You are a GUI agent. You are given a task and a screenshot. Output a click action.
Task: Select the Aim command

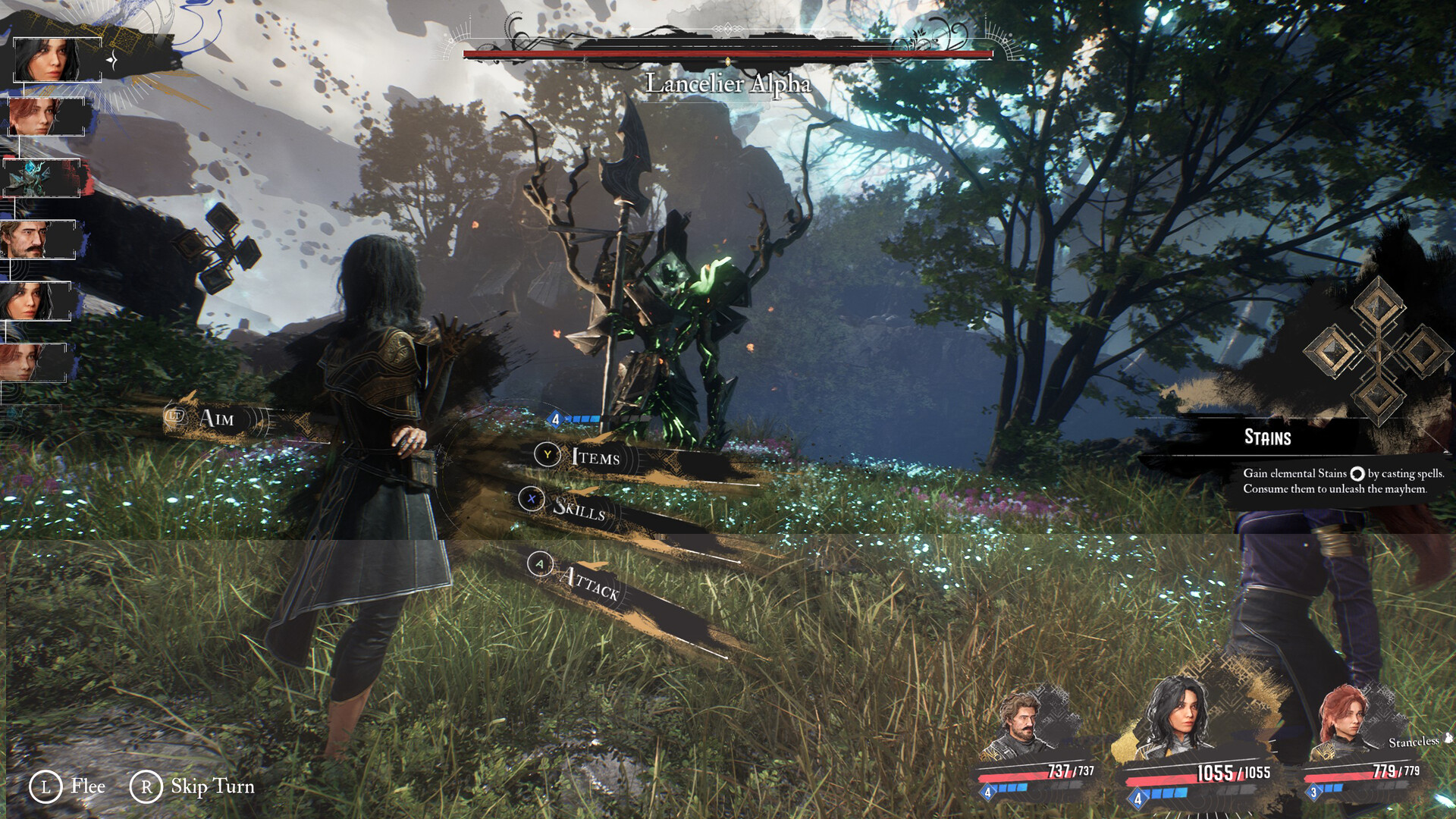215,419
